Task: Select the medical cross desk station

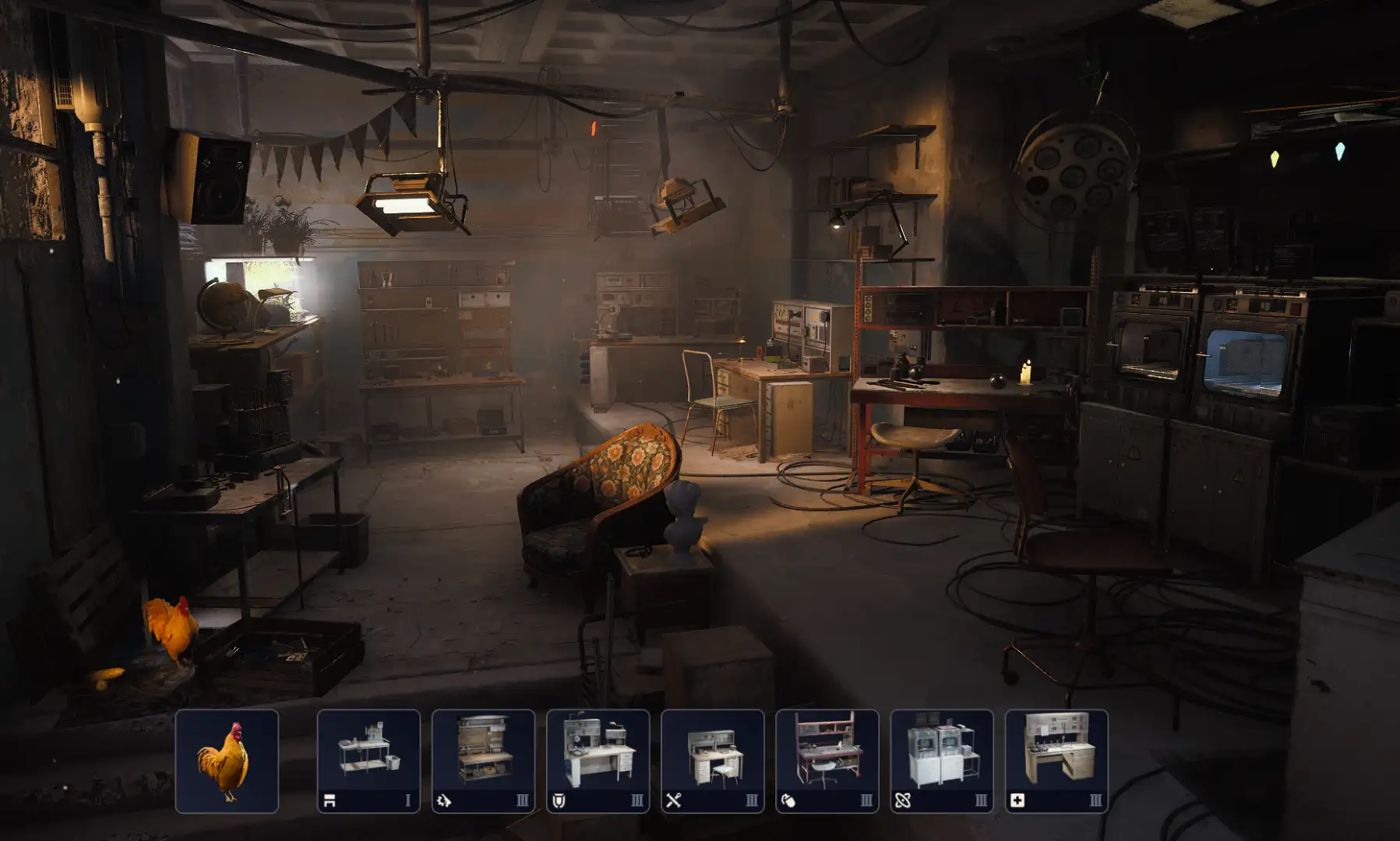Action: point(1056,761)
